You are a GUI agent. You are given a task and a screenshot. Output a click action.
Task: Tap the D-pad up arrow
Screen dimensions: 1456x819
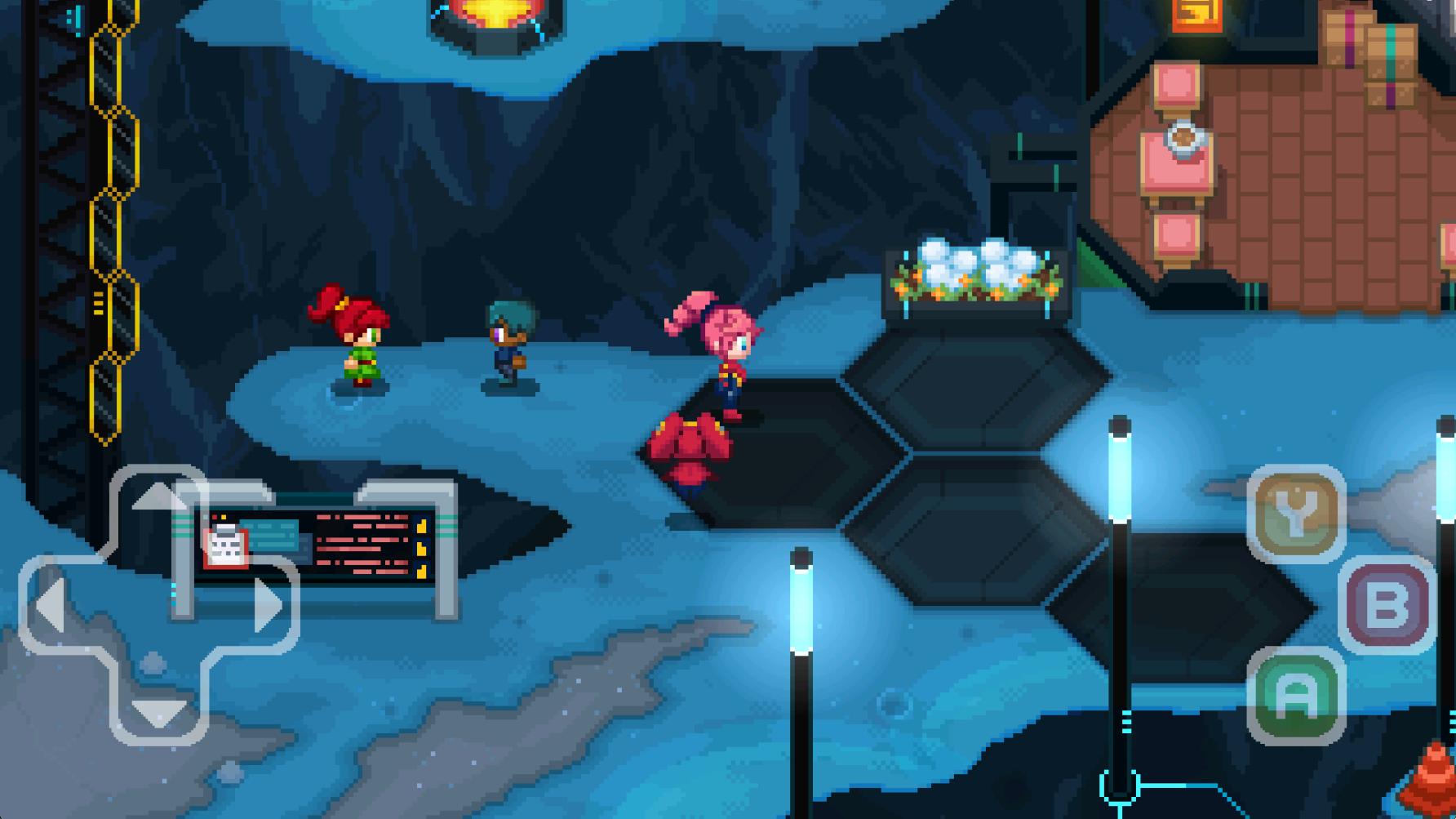pos(158,498)
